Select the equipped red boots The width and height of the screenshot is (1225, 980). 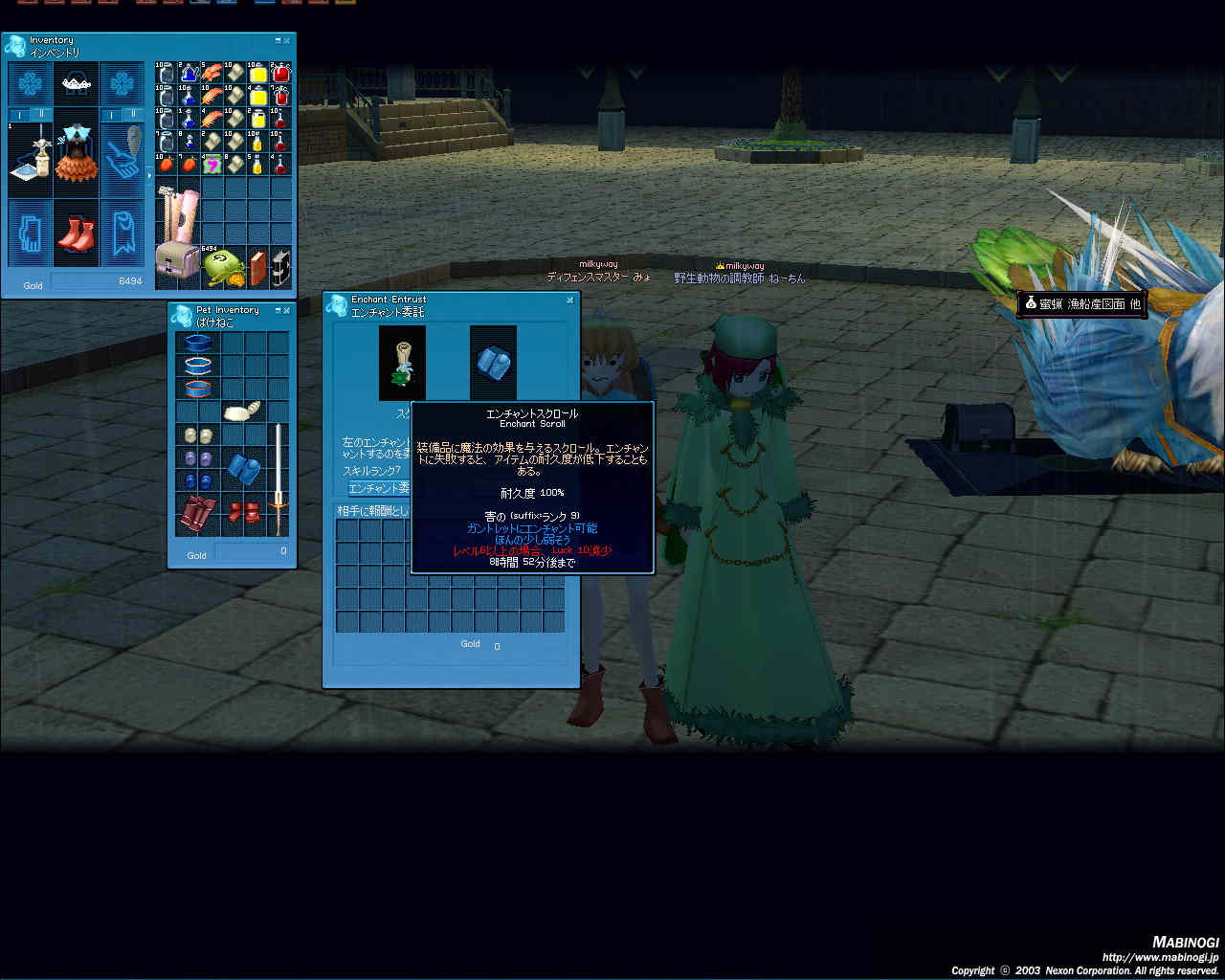77,233
